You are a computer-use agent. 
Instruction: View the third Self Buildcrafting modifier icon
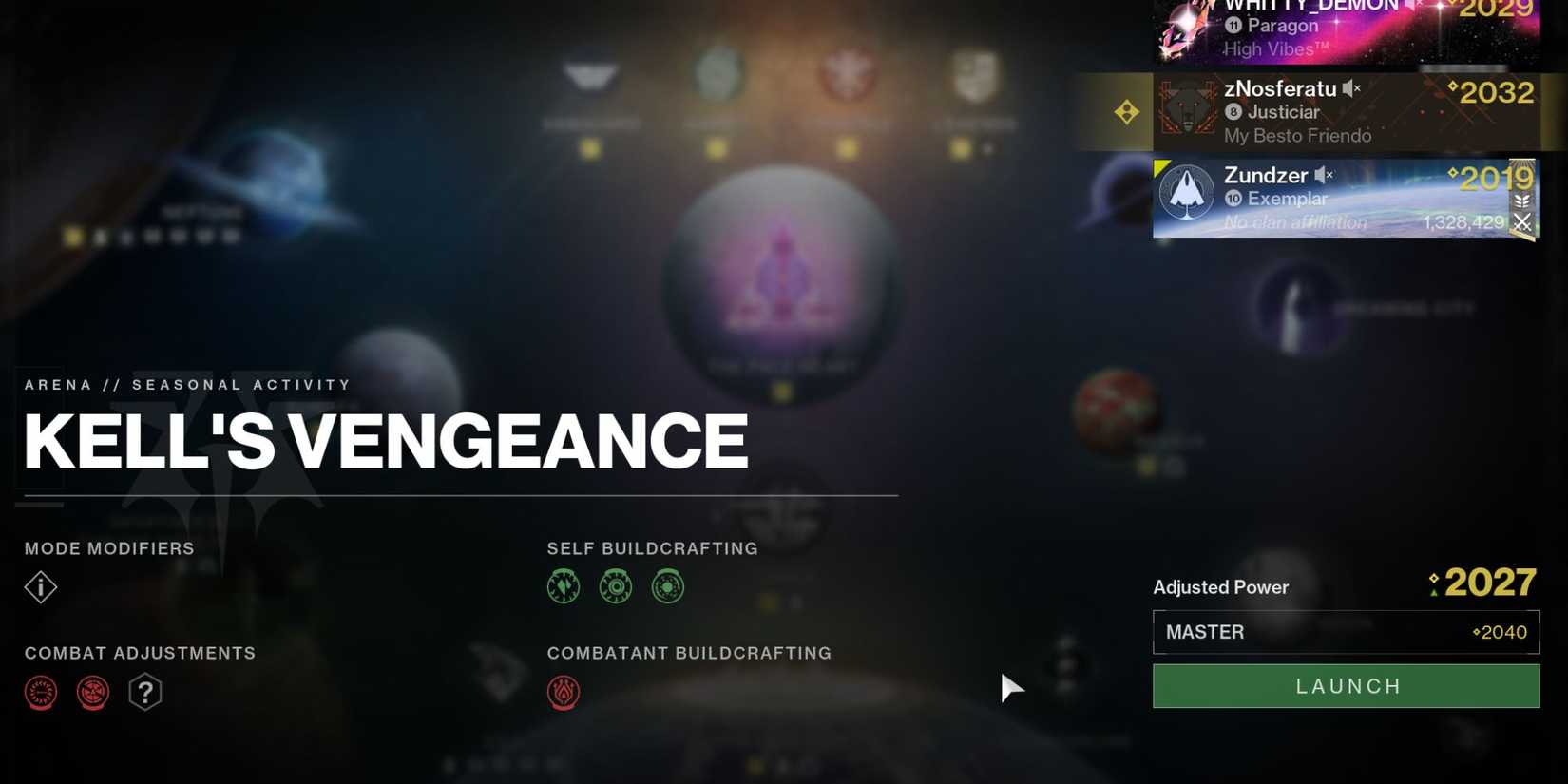[668, 586]
